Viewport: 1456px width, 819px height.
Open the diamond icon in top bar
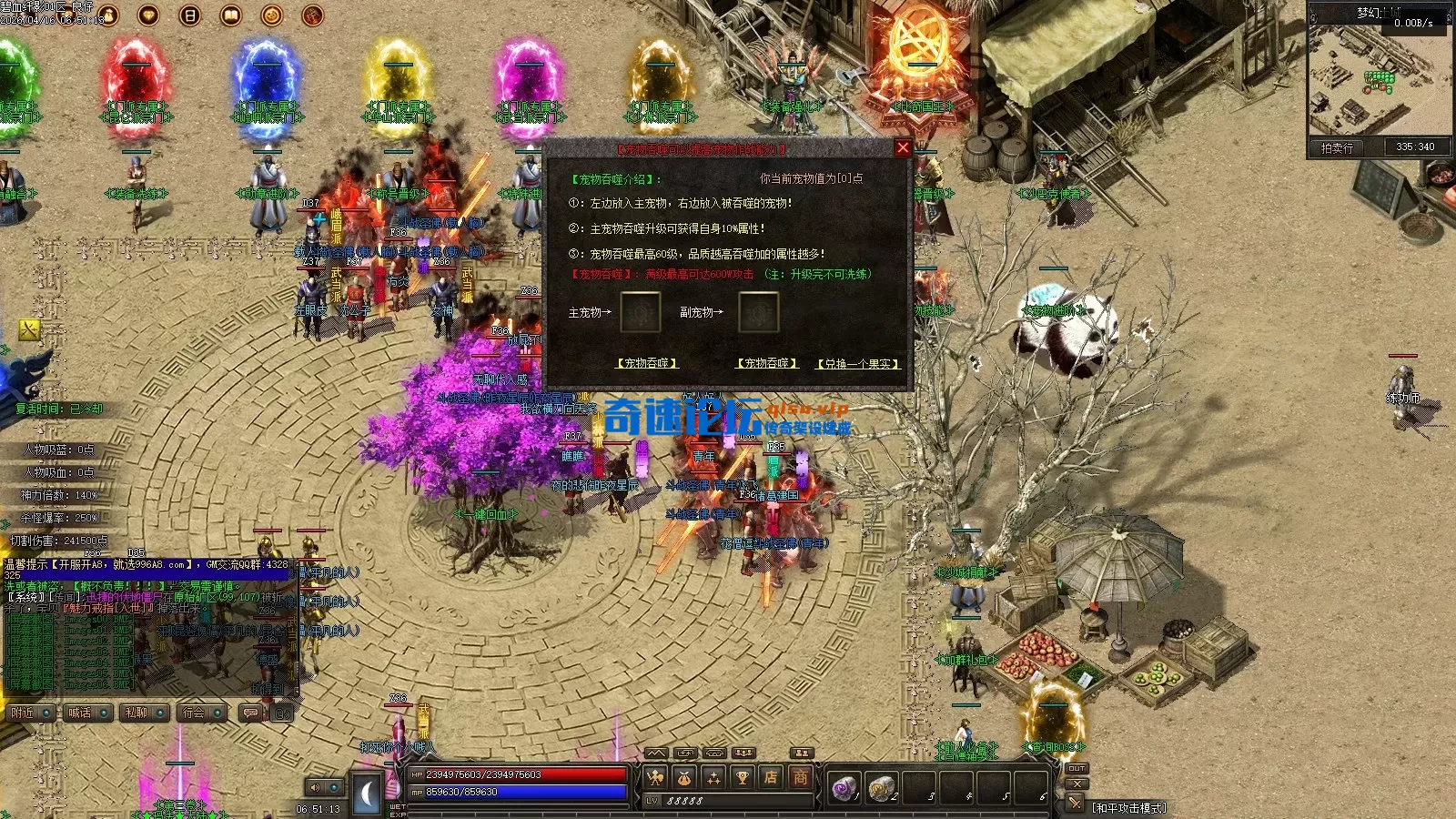(x=148, y=15)
